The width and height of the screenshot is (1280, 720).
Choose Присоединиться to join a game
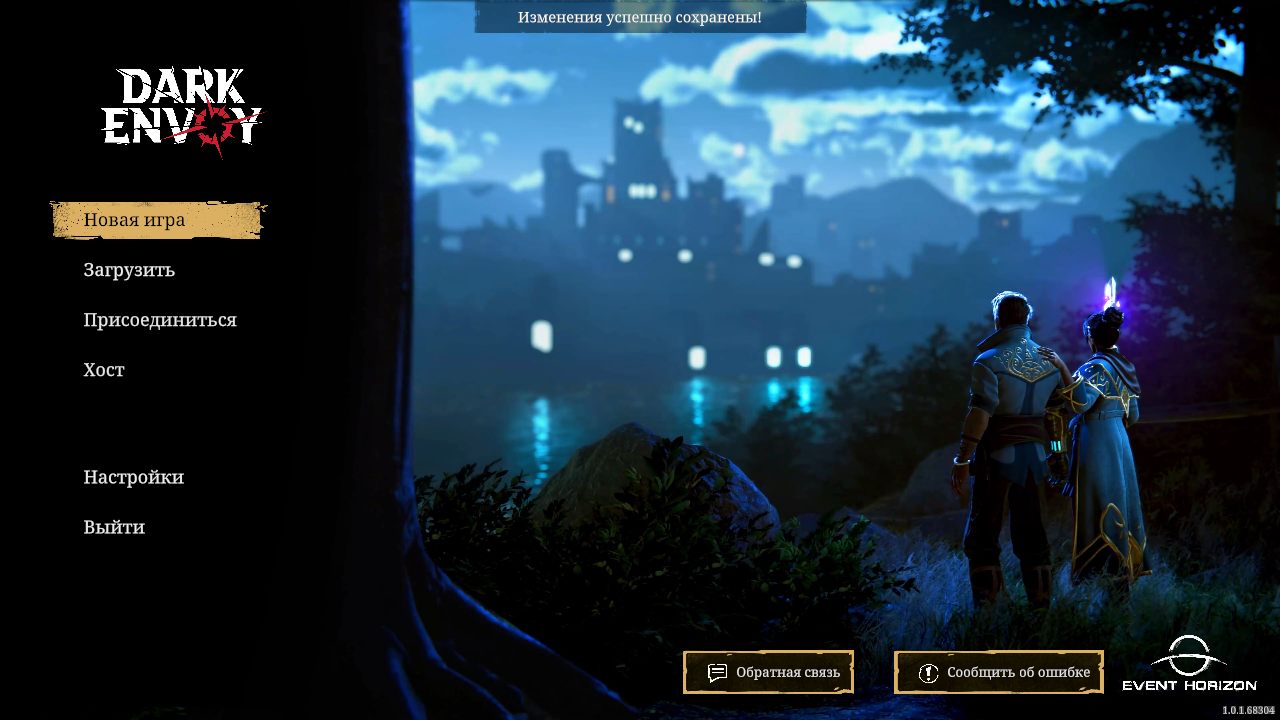[x=160, y=320]
